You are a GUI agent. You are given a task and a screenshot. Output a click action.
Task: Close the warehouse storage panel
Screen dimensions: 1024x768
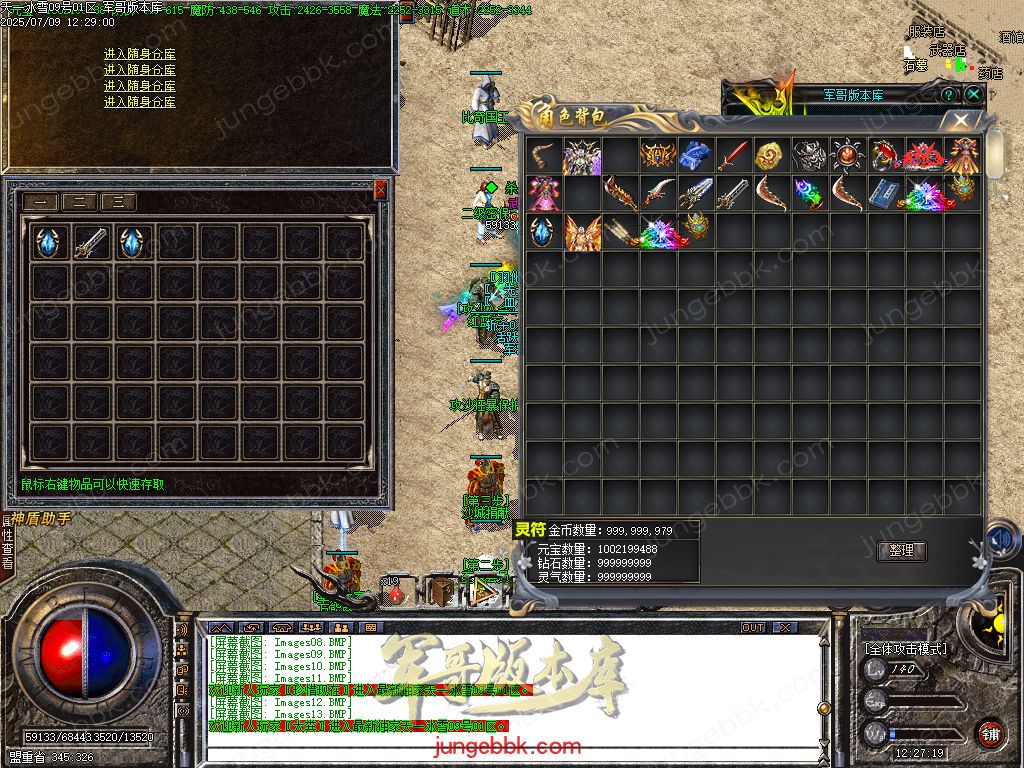[380, 190]
